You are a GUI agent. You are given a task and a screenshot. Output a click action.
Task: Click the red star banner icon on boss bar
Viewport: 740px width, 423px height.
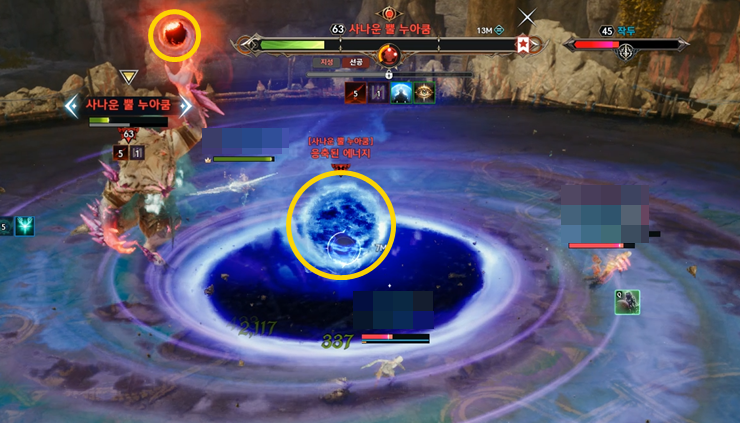[522, 44]
